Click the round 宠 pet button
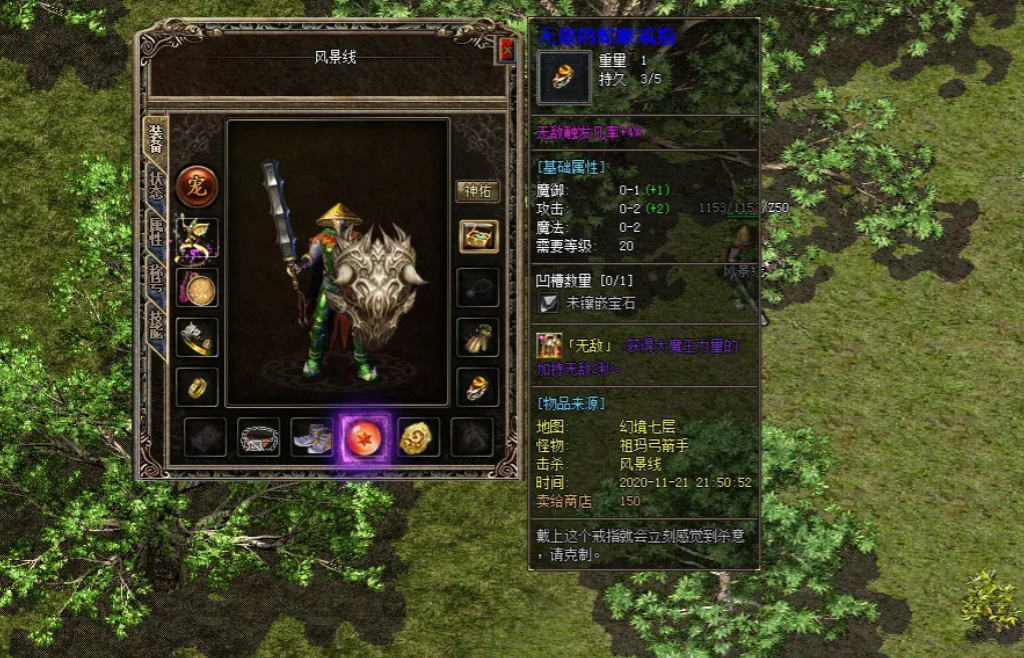 pos(197,186)
